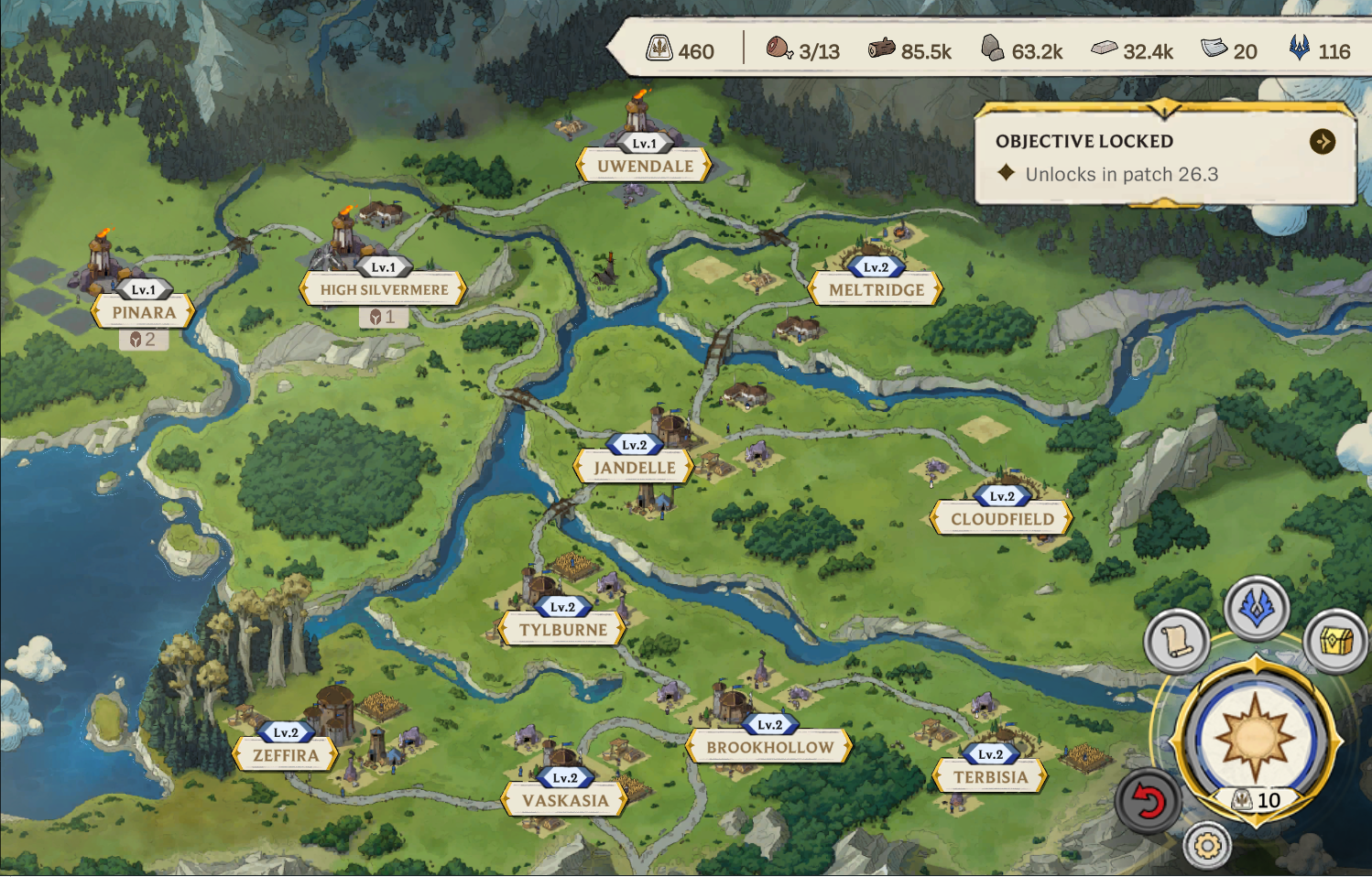Open the Terbisia town banner
Viewport: 1372px width, 877px height.
(990, 777)
